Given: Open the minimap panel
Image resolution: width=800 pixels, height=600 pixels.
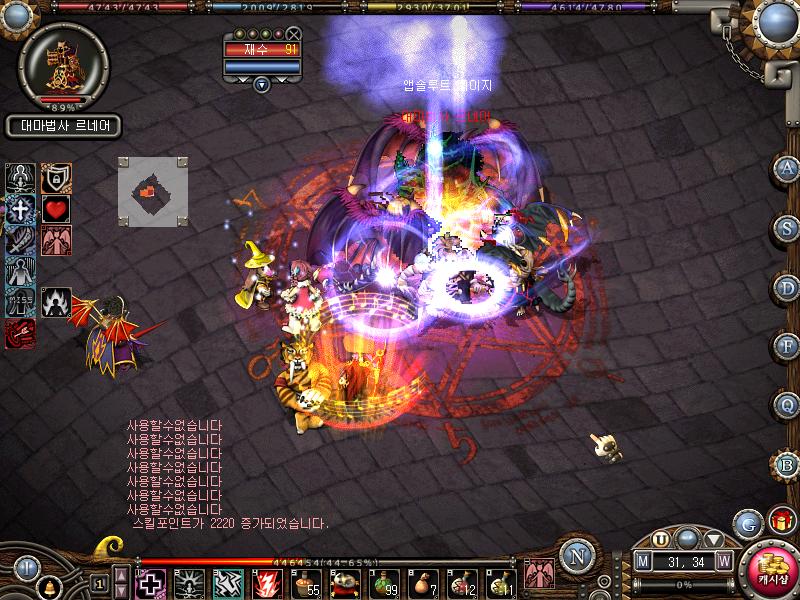Looking at the screenshot, I should pos(152,190).
